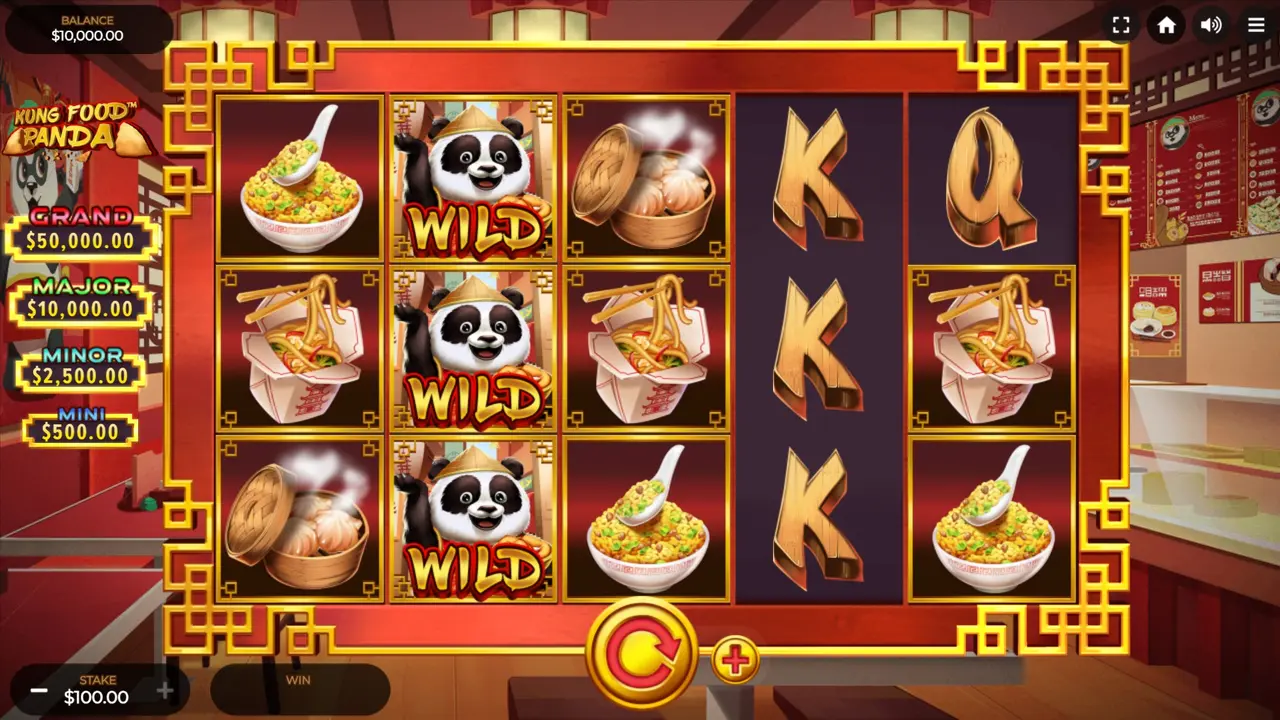Decrease stake with the minus control

pos(38,689)
